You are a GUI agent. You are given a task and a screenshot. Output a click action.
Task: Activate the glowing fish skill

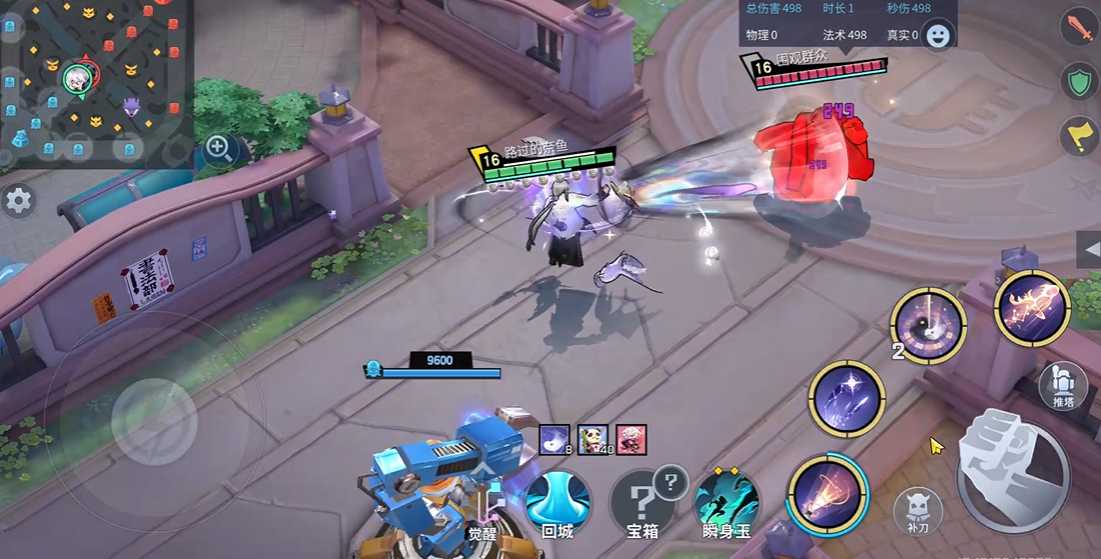pyautogui.click(x=1032, y=308)
